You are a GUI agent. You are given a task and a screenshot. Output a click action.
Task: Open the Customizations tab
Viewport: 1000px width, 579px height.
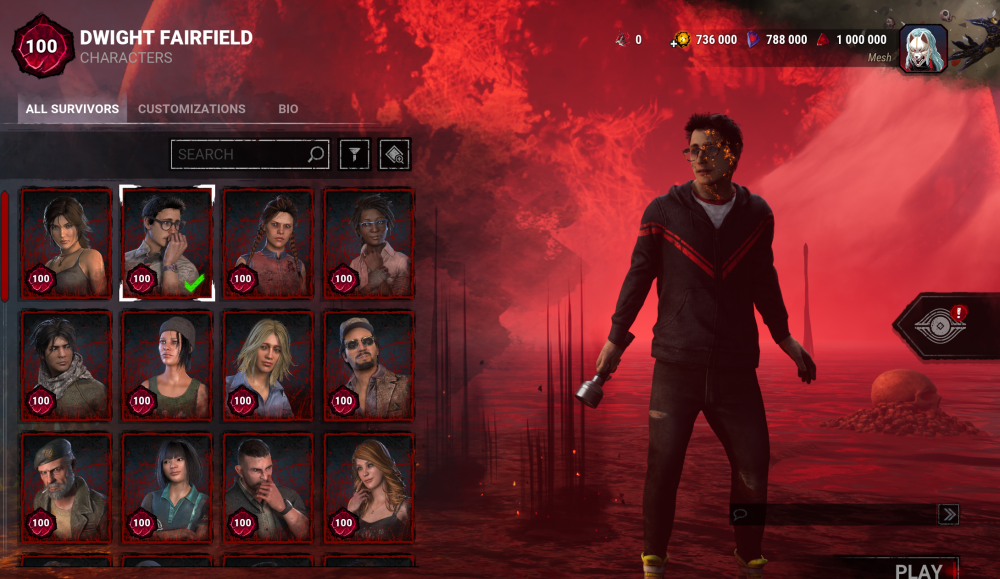(191, 109)
